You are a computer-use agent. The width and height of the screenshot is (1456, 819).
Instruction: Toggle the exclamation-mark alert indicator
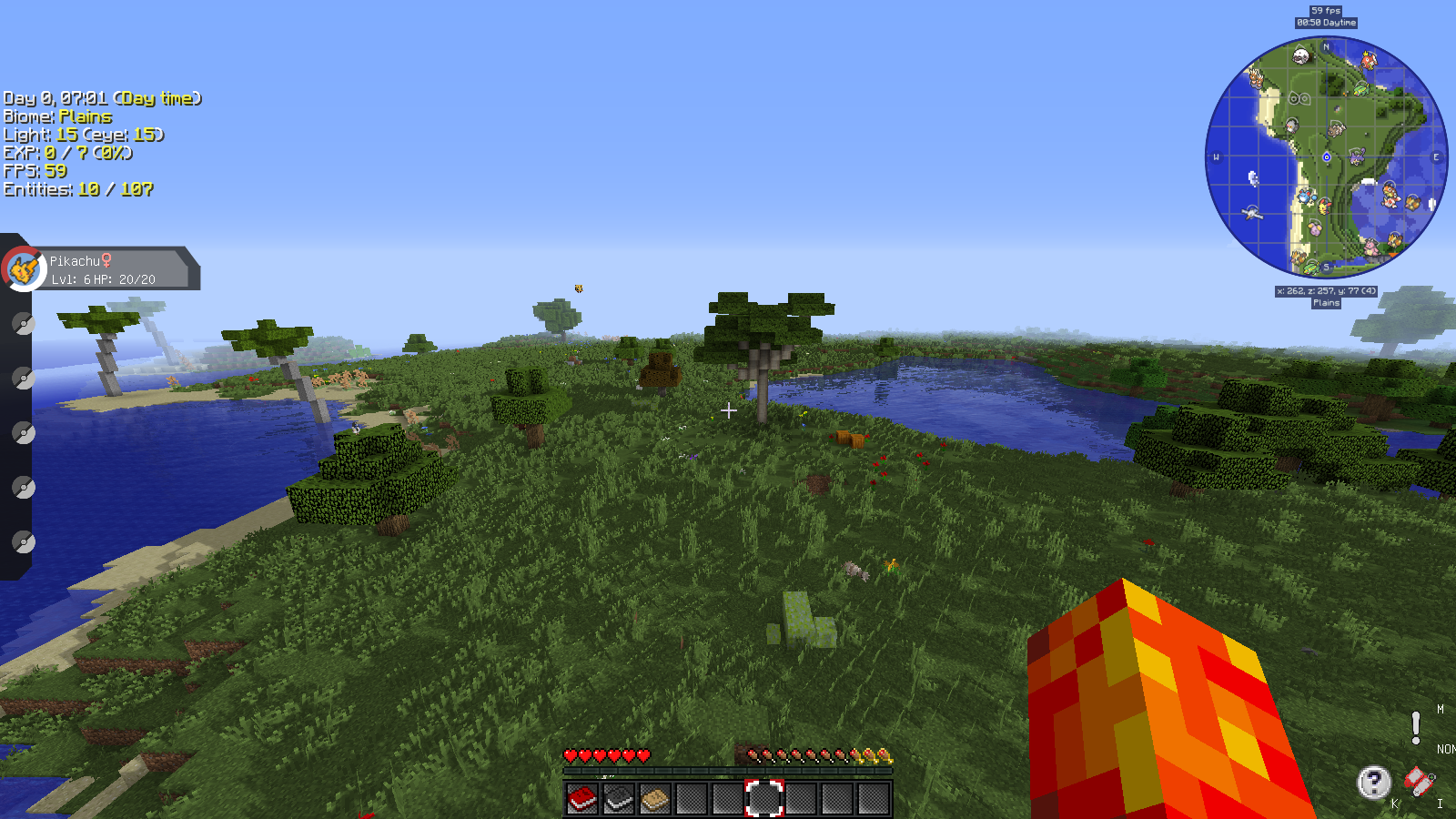pos(1416,727)
